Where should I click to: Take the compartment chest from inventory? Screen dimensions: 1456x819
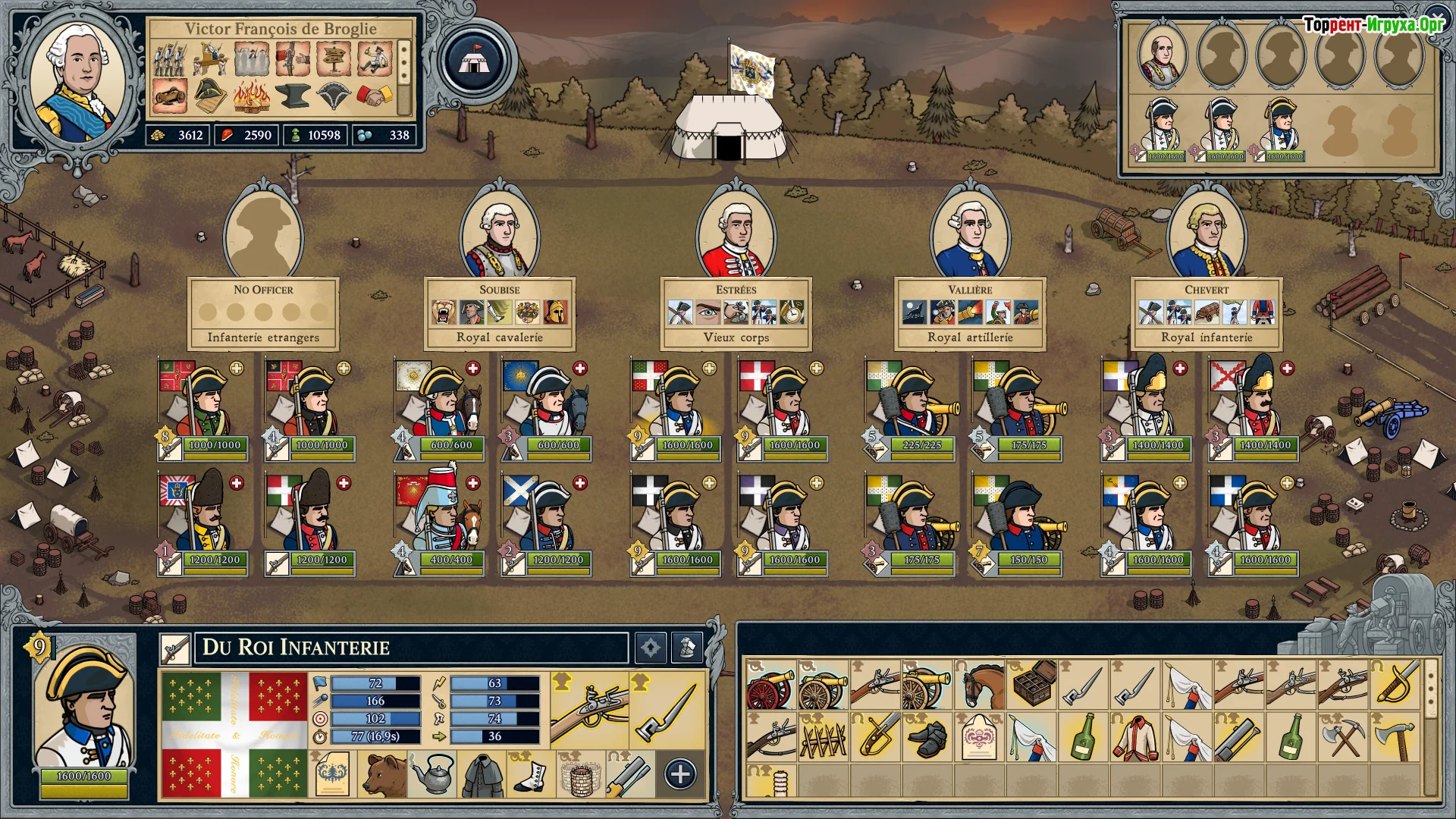click(x=1032, y=684)
